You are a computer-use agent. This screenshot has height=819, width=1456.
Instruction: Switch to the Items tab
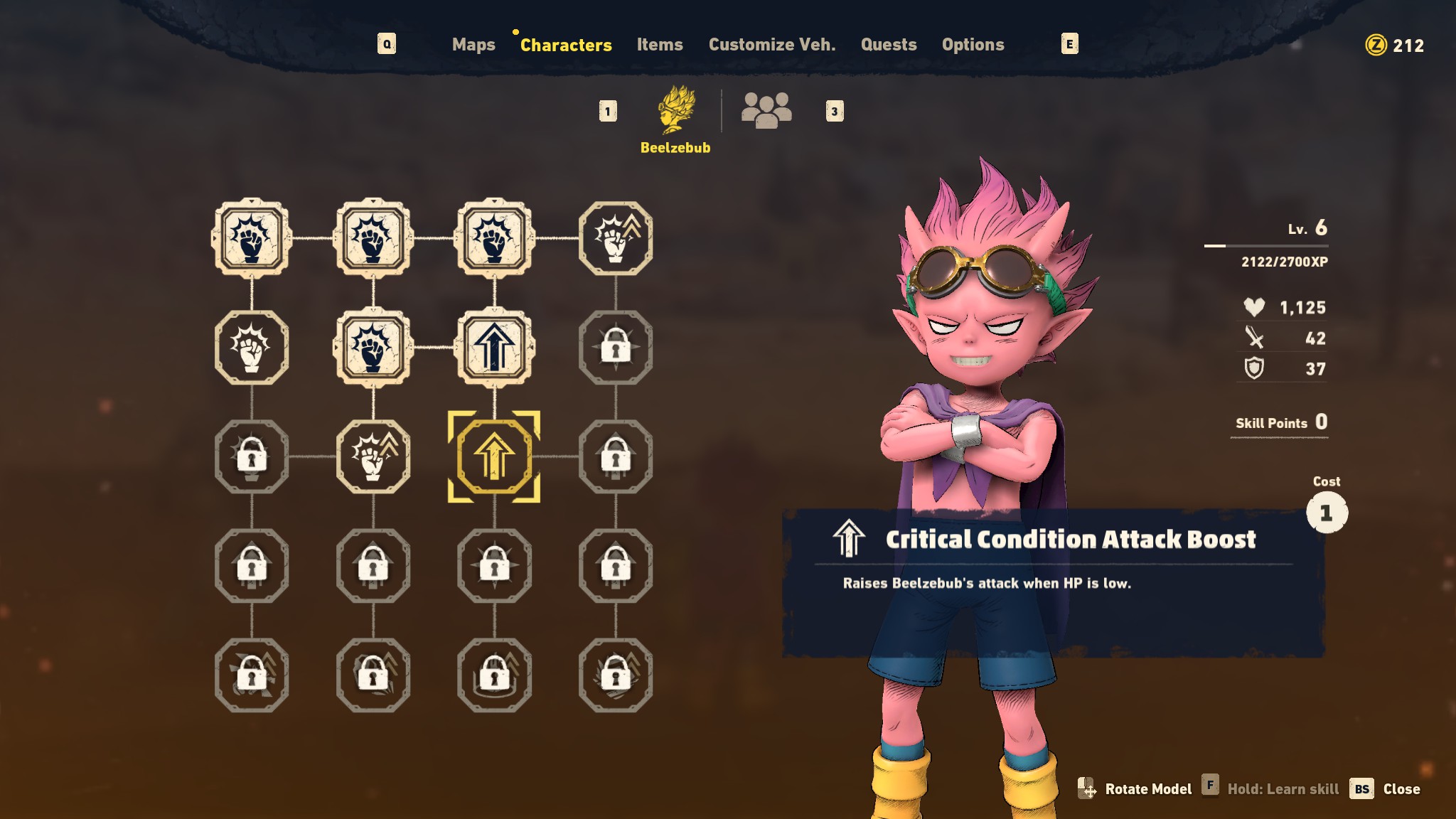click(660, 45)
